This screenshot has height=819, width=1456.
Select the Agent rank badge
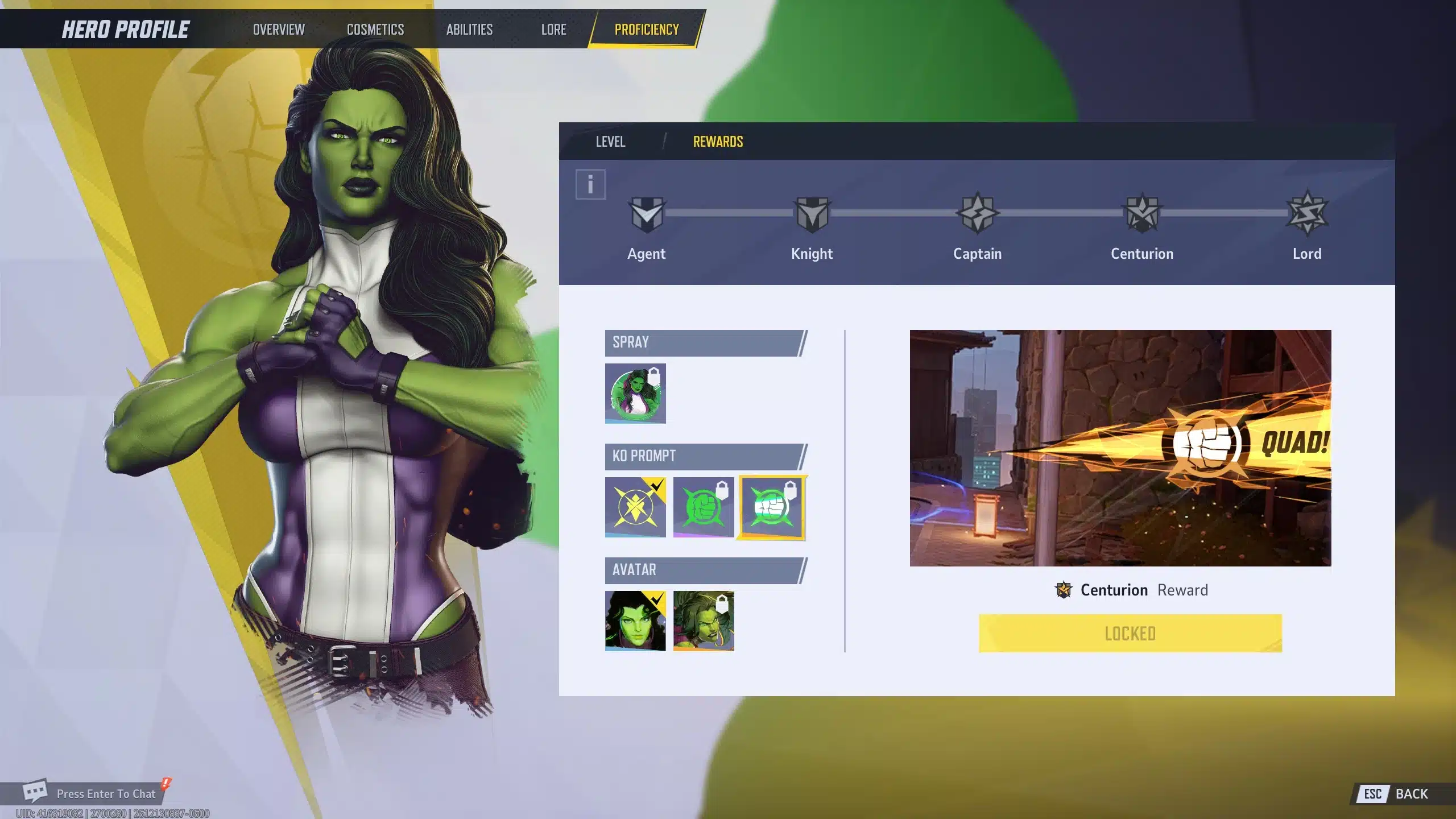[647, 214]
